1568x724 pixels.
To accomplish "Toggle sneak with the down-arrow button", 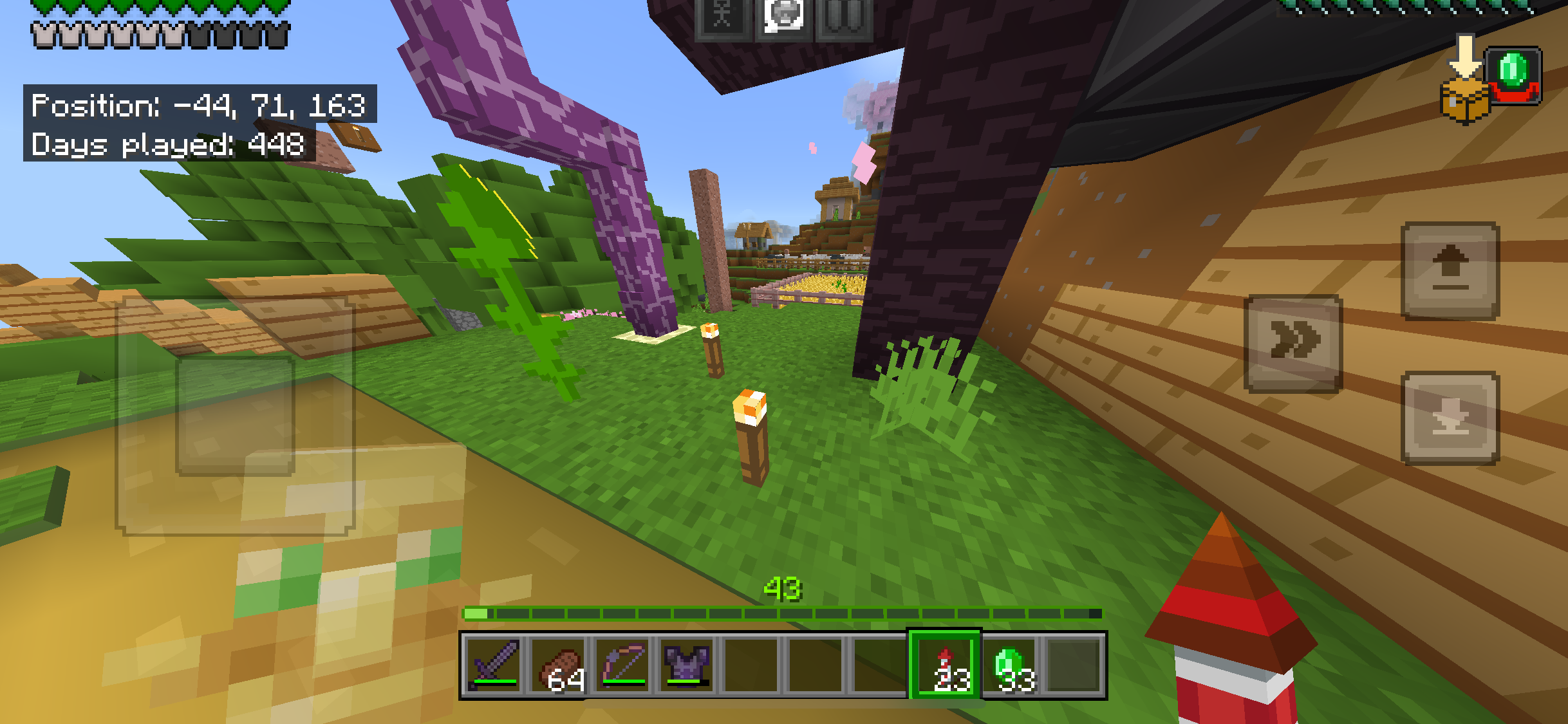I will tap(1451, 418).
